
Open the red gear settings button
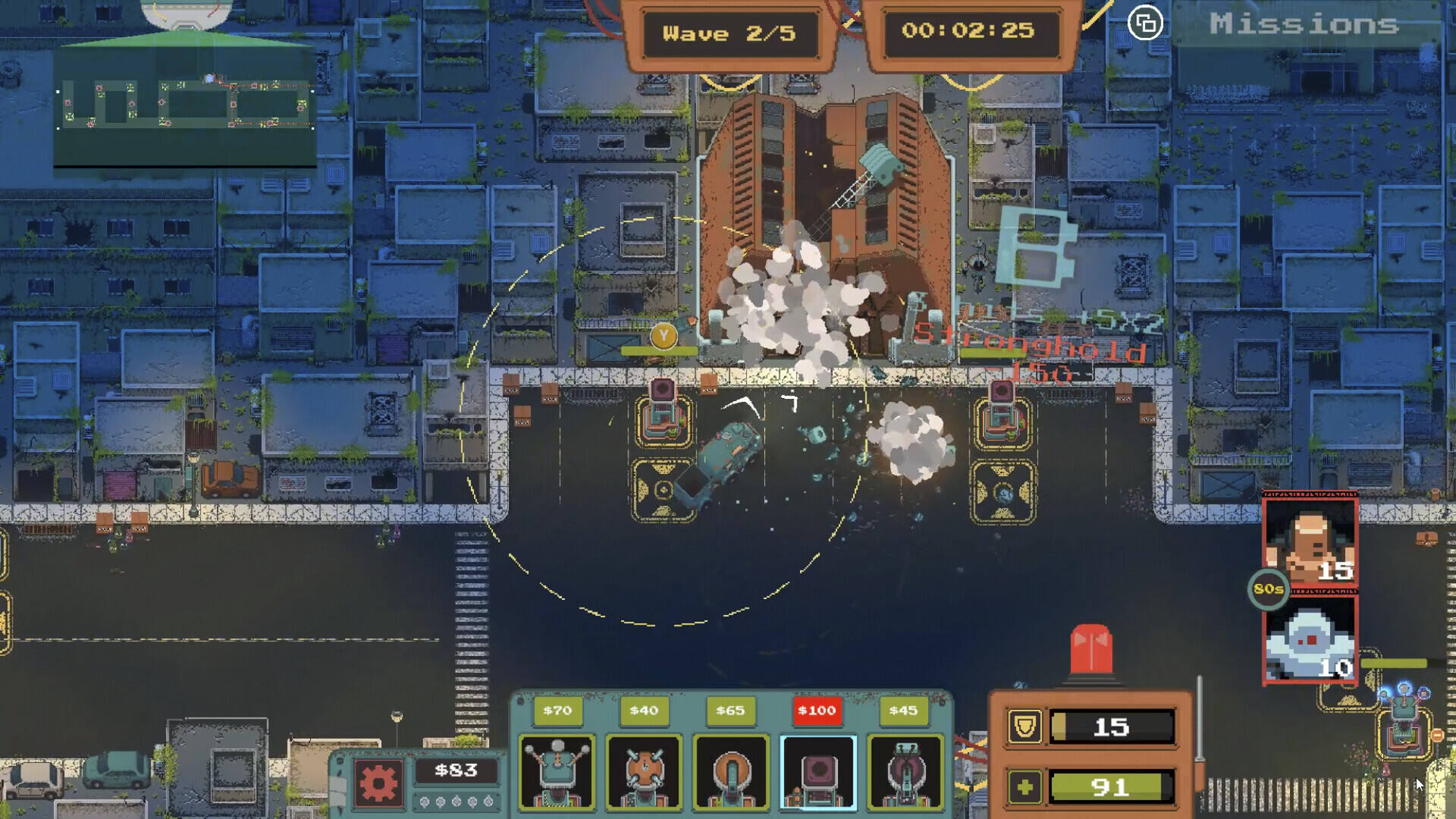pos(378,781)
